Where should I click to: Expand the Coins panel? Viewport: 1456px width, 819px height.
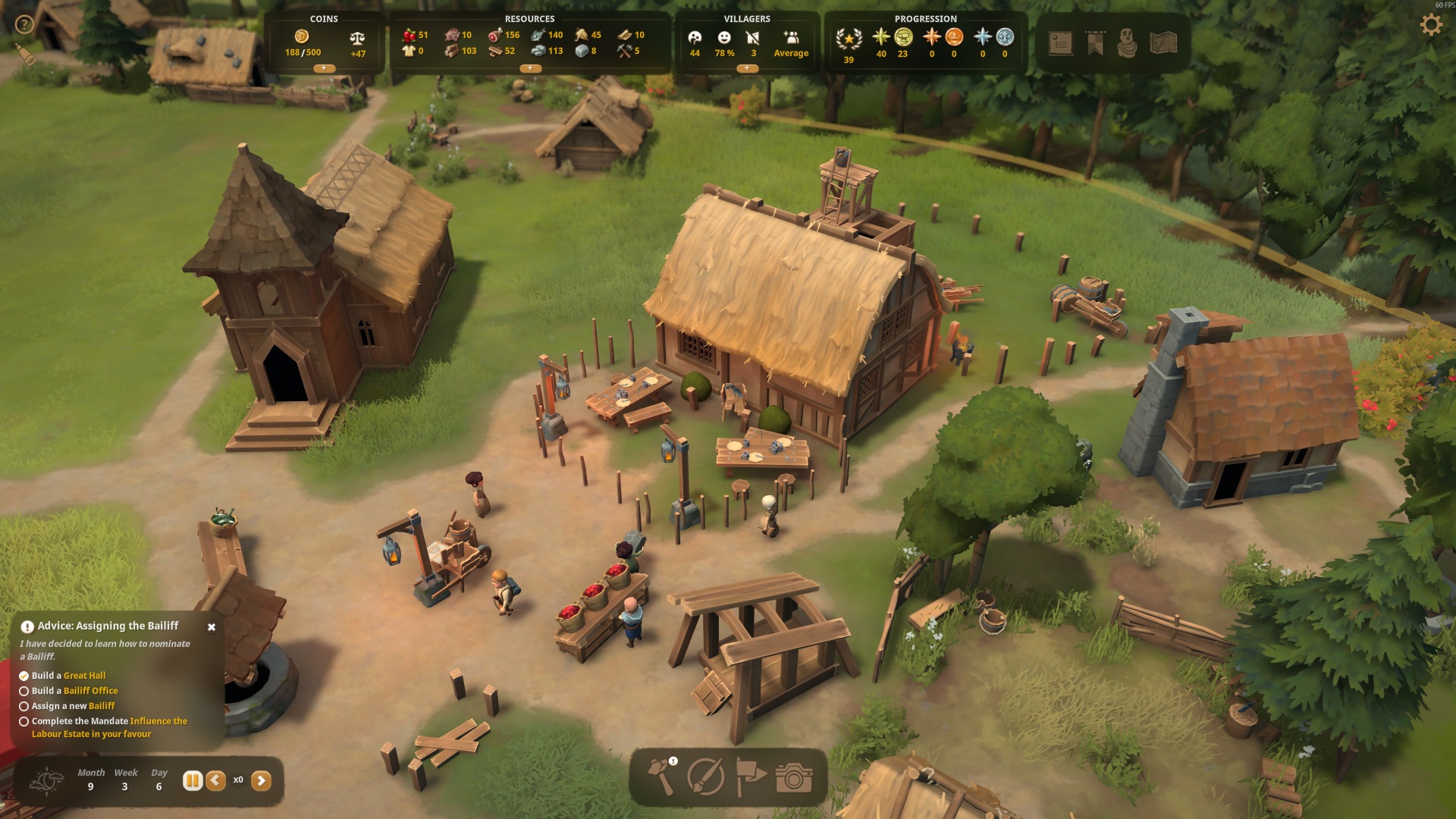coord(324,68)
